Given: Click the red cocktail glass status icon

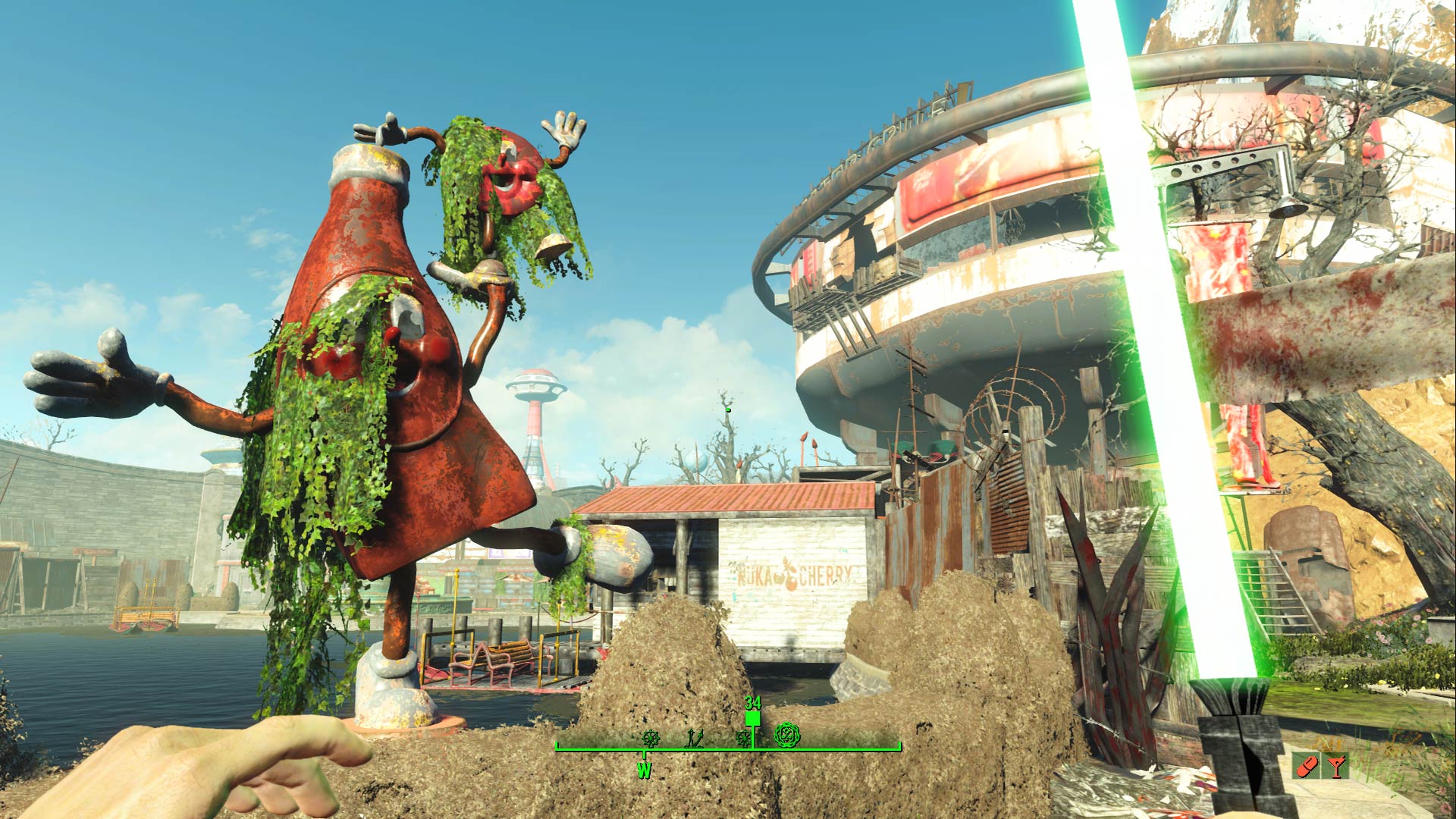Looking at the screenshot, I should pos(1335,766).
